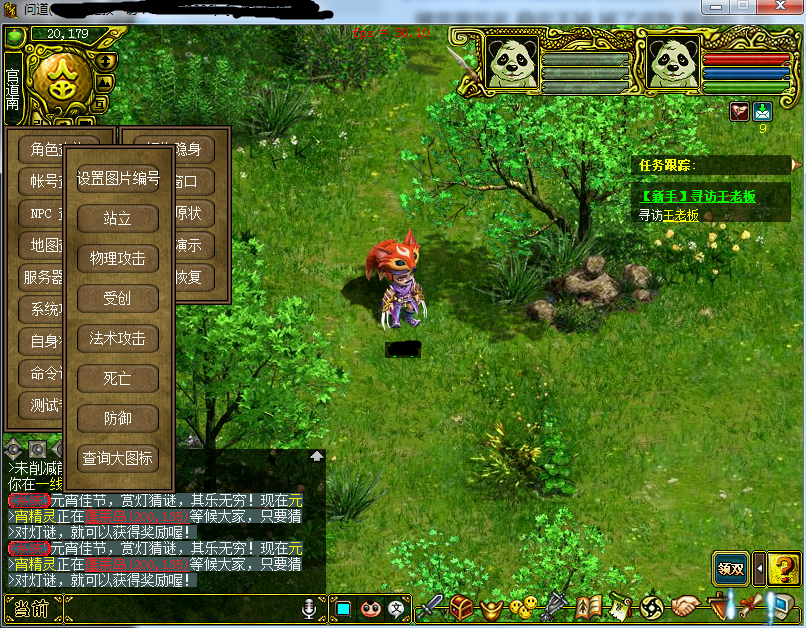Image resolution: width=806 pixels, height=628 pixels.
Task: Open the mail envelope icon
Action: [x=763, y=111]
